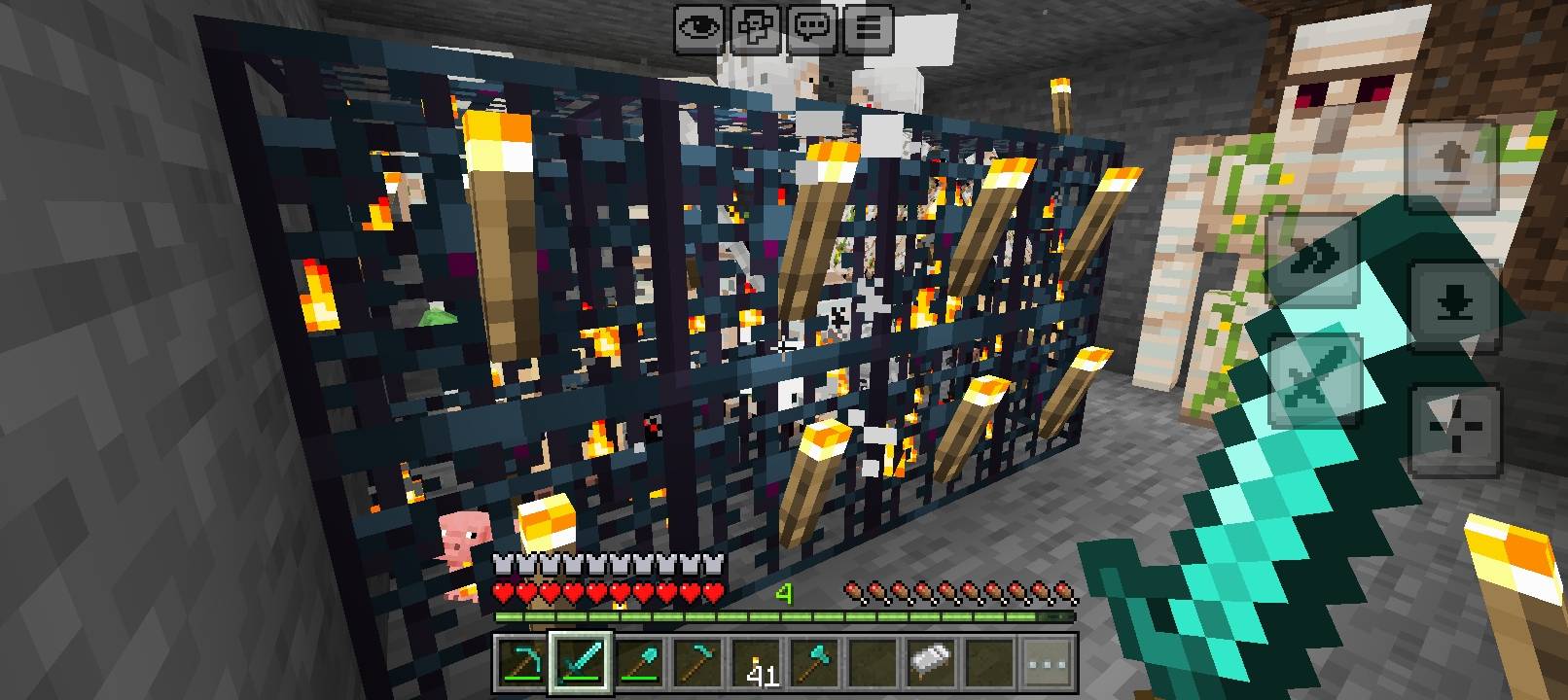Click the green experience bar

778,615
